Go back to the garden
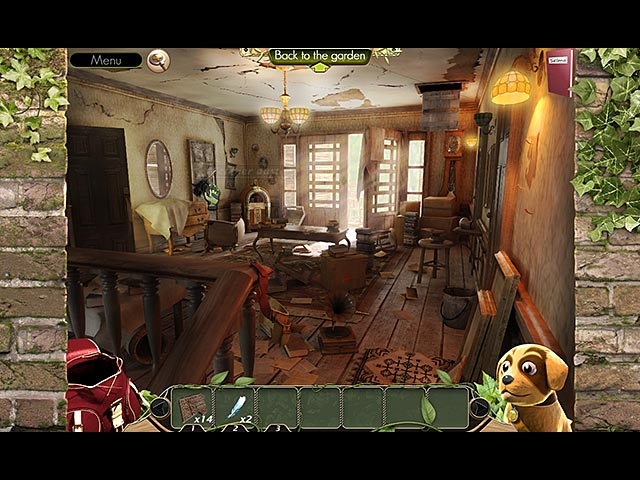The height and width of the screenshot is (480, 640). point(319,56)
